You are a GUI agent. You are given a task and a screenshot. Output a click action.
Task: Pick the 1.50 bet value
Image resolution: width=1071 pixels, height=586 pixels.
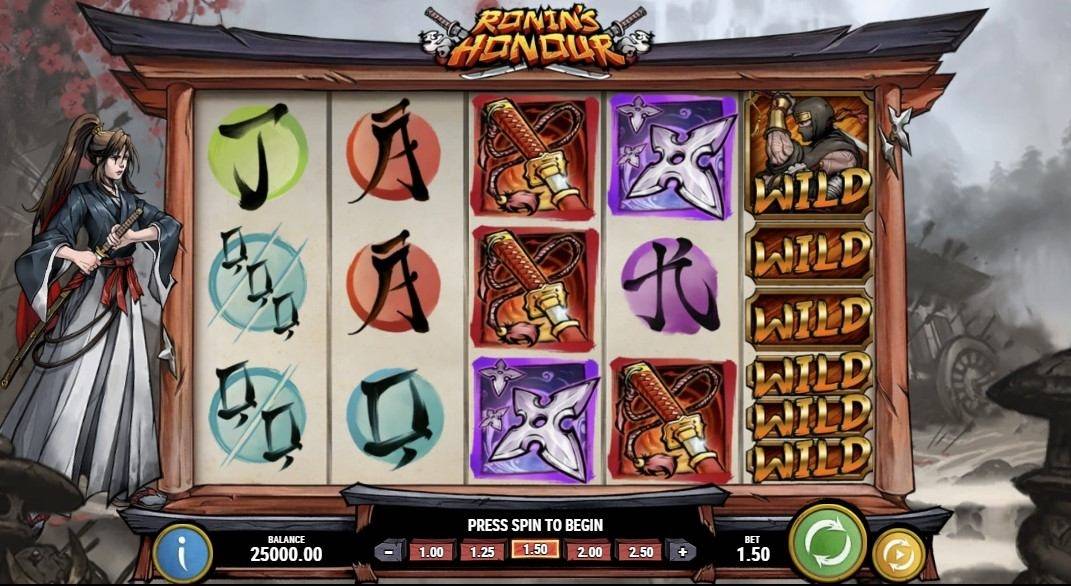point(535,549)
